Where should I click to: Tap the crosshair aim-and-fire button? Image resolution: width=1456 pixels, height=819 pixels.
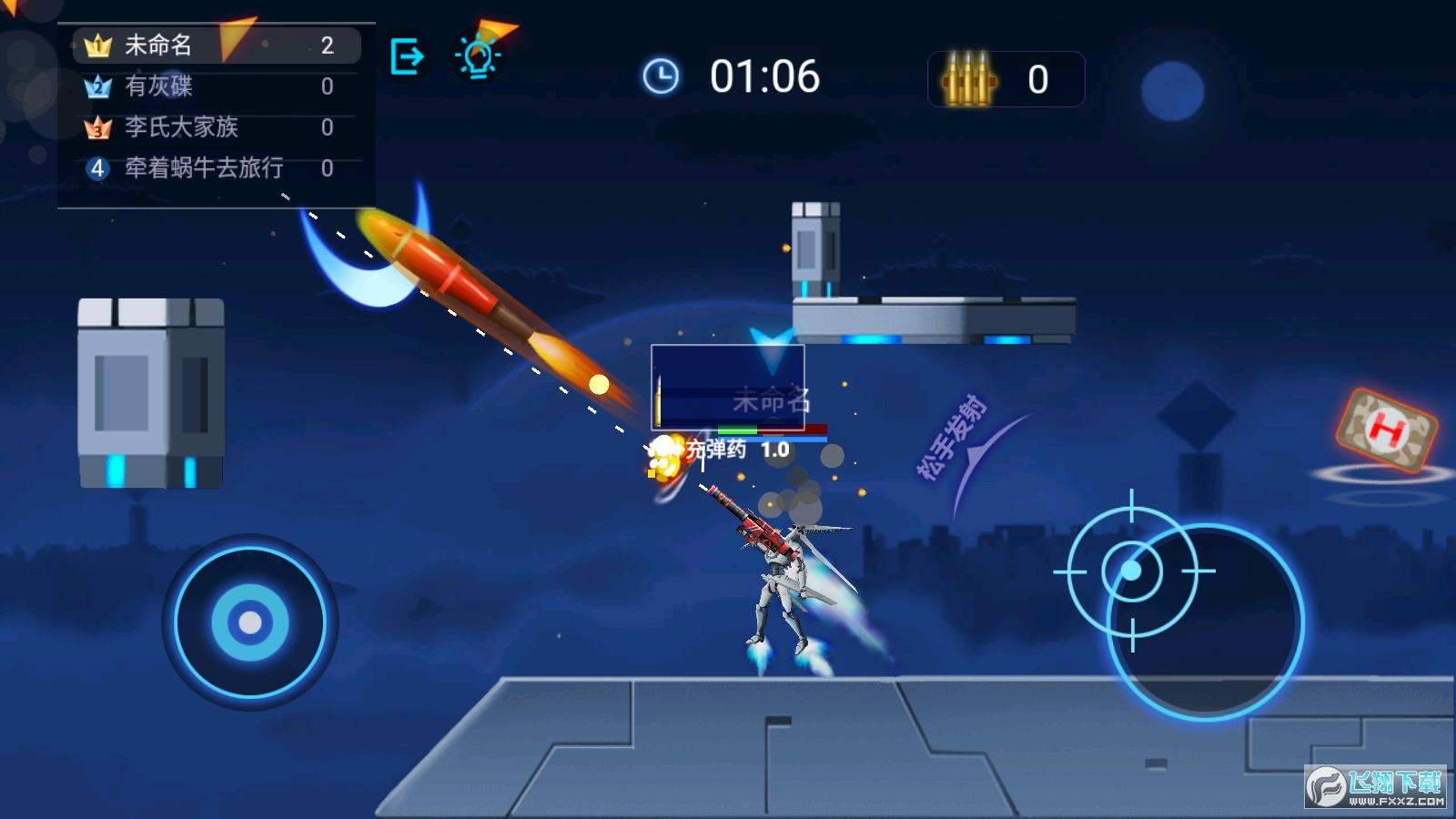click(x=1132, y=571)
